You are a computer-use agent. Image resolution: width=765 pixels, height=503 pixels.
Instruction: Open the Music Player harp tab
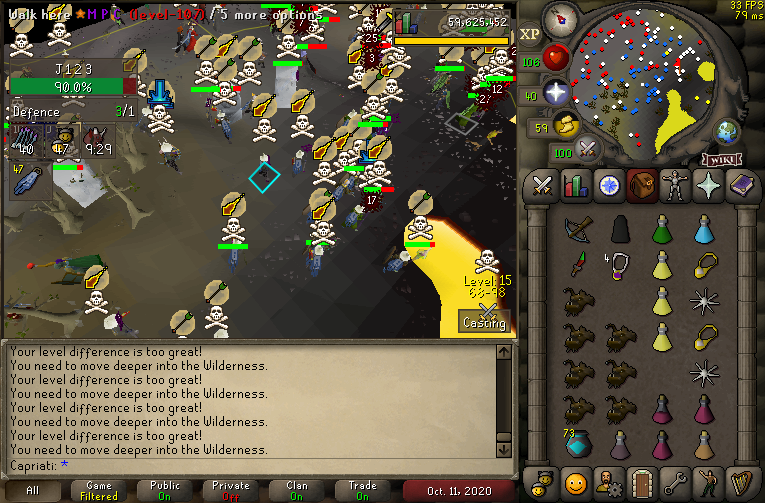coord(740,481)
